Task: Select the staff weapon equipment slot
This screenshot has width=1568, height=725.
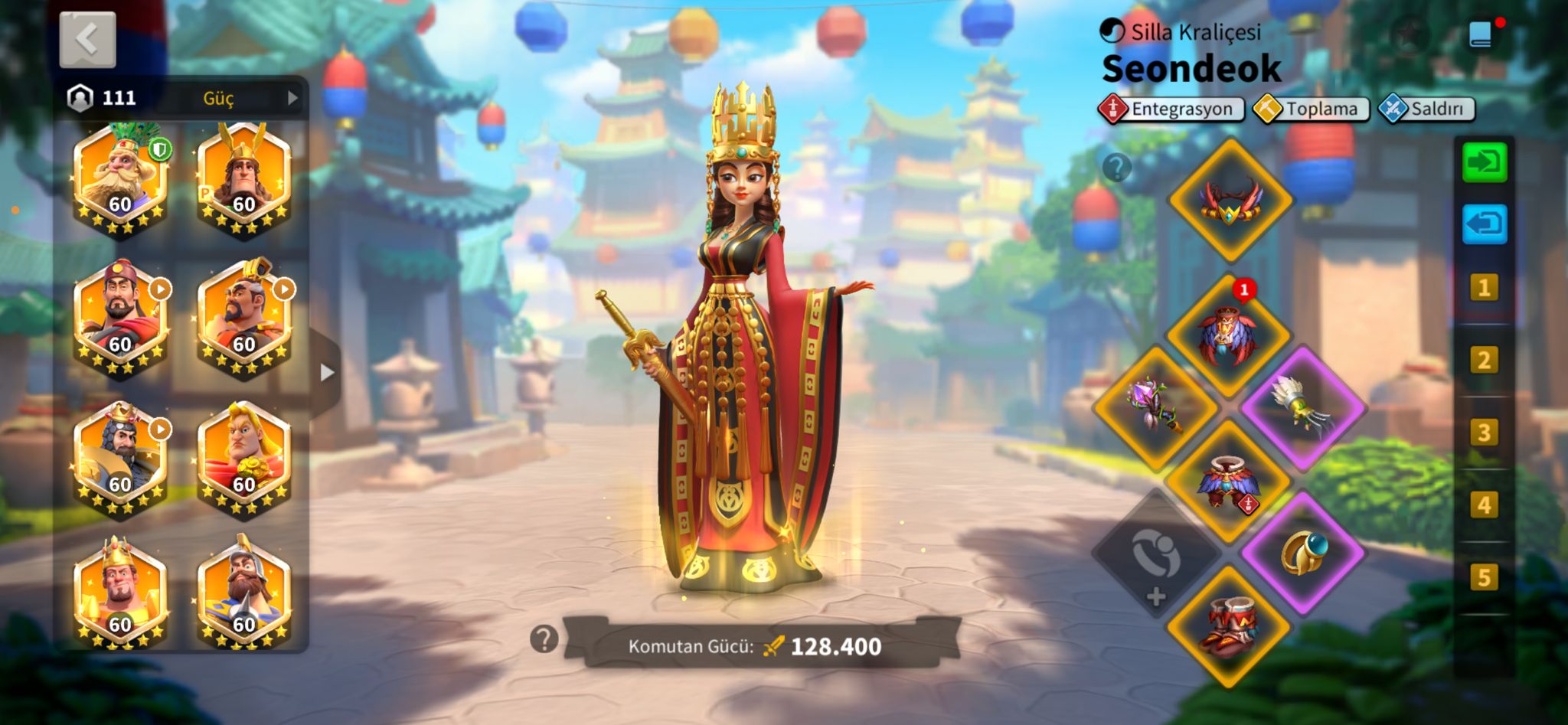Action: (1155, 407)
